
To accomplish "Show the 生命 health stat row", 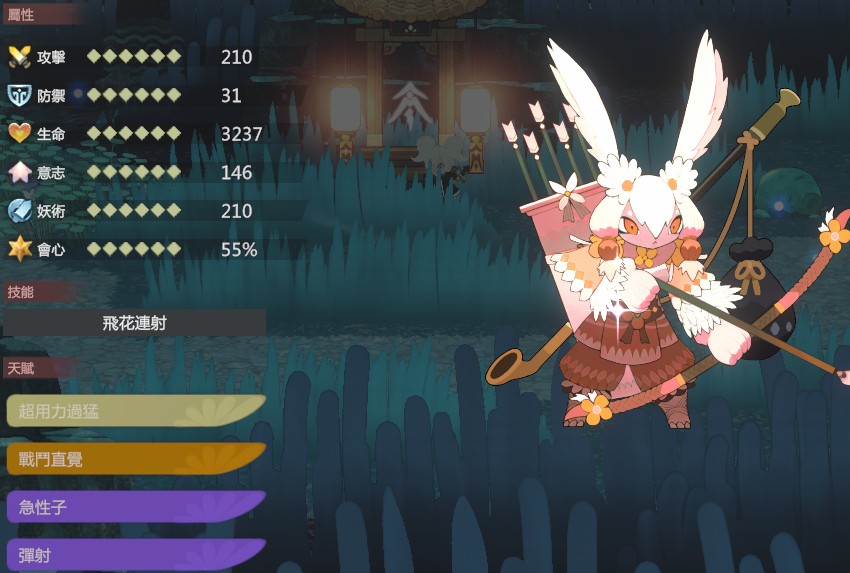I will pos(135,134).
